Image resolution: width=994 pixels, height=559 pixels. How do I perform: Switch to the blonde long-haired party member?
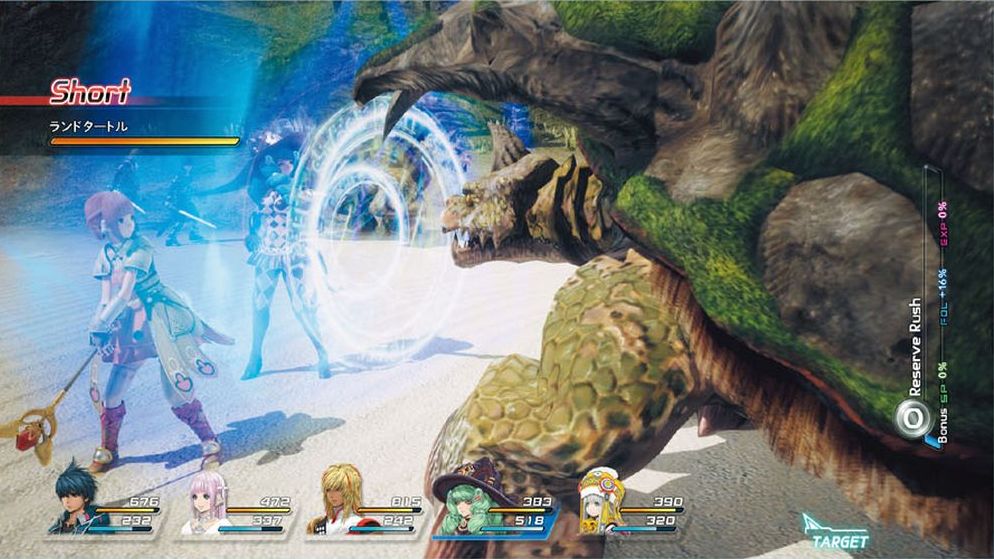(336, 506)
